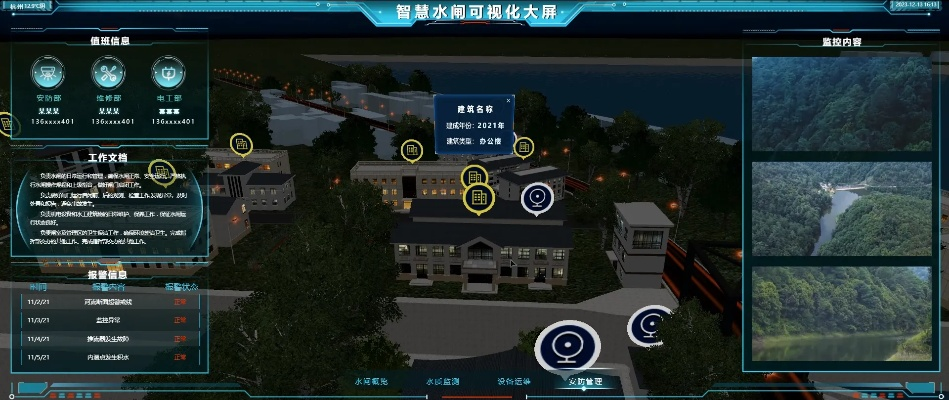Click the 安防部 duty icon

(x=49, y=72)
